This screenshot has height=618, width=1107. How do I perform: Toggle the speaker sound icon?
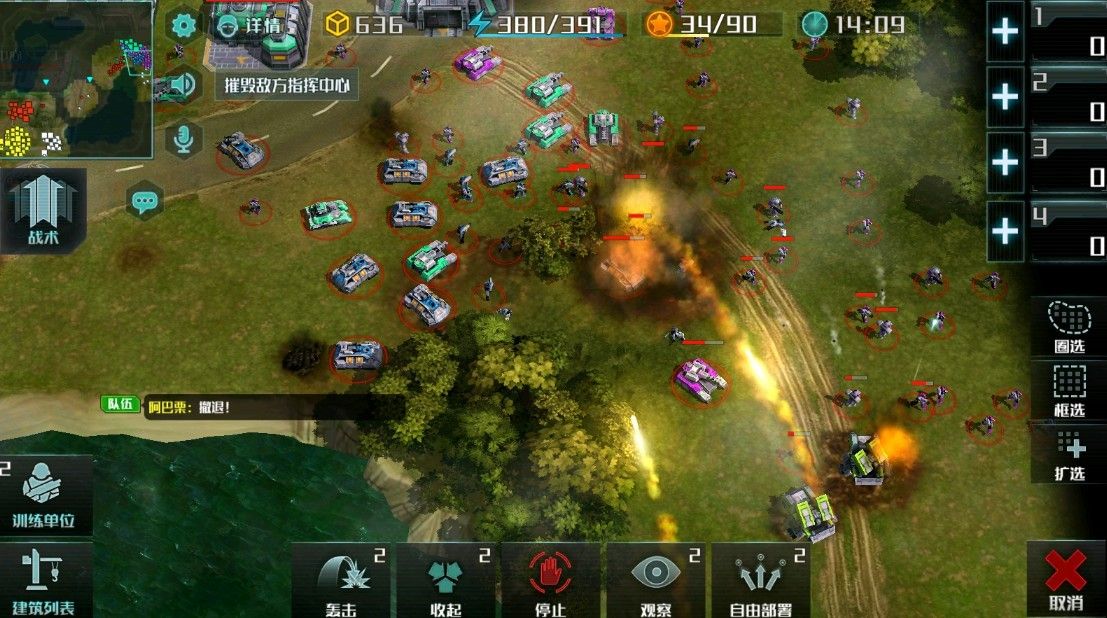pyautogui.click(x=181, y=84)
